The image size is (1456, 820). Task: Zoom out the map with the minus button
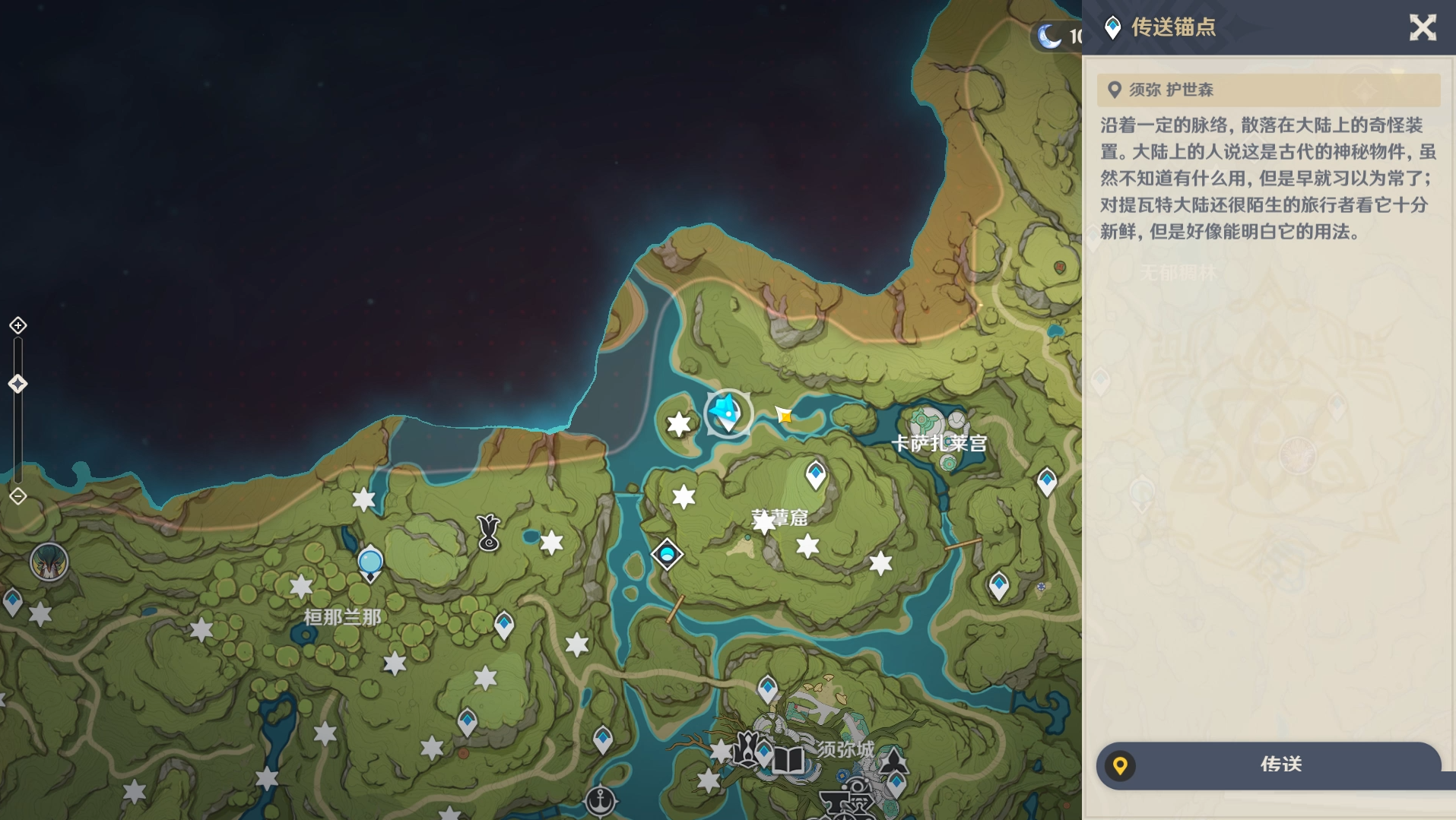coord(18,496)
